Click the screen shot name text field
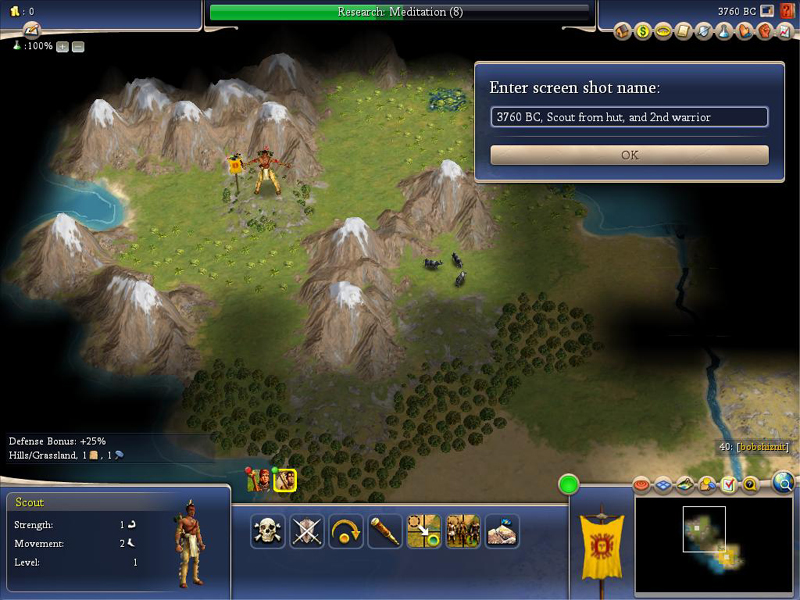 629,117
